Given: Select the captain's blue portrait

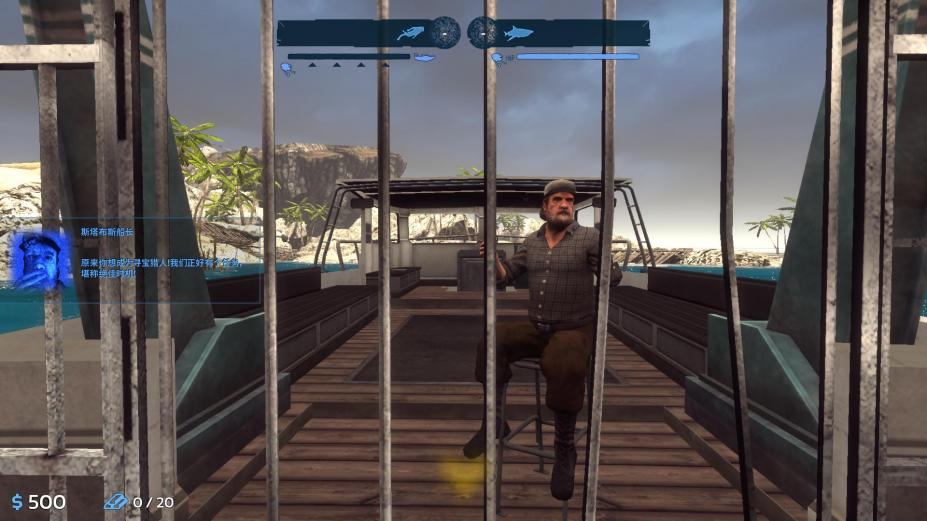Looking at the screenshot, I should tap(41, 259).
